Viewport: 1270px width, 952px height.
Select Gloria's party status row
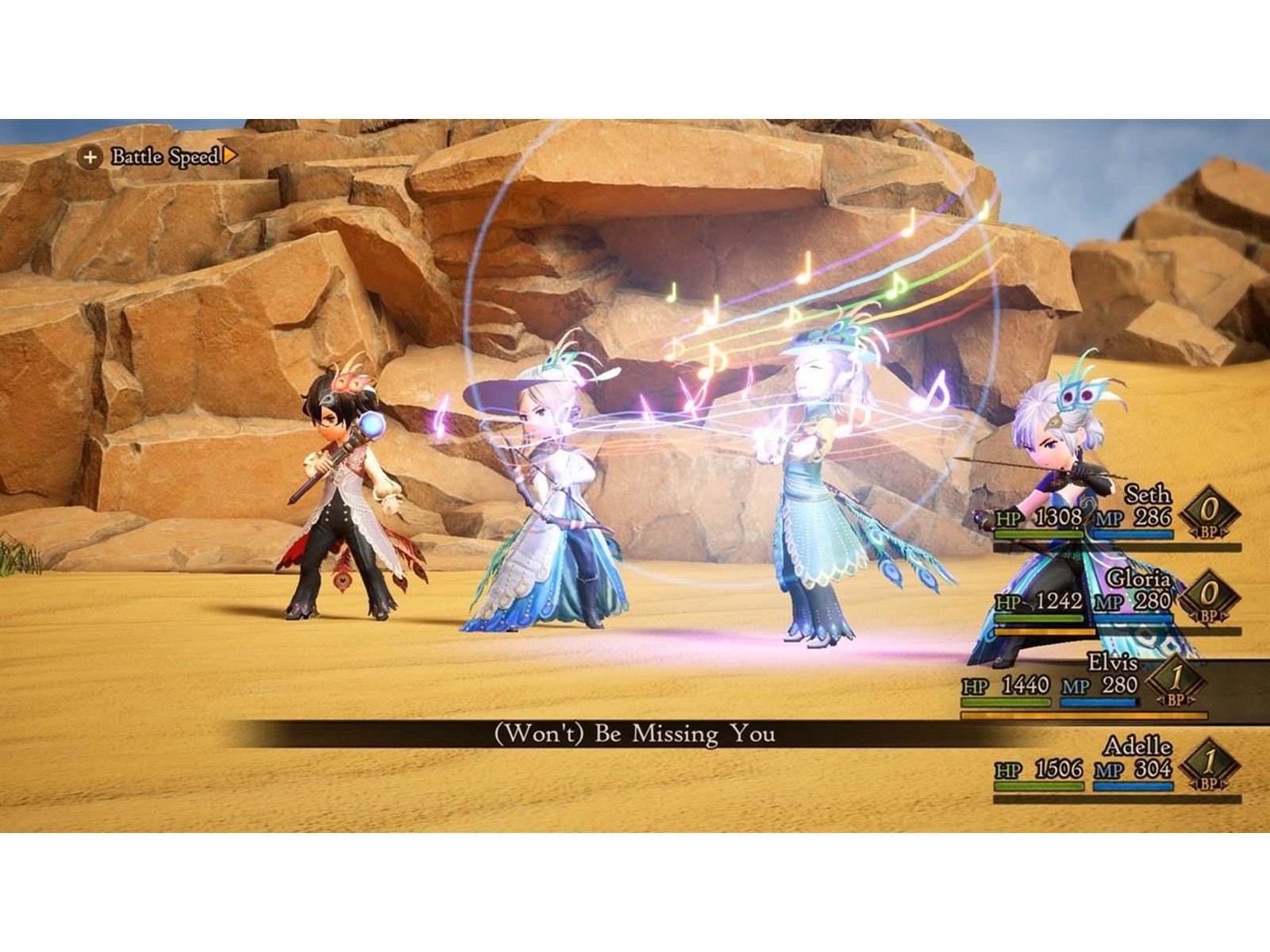pyautogui.click(x=1116, y=601)
